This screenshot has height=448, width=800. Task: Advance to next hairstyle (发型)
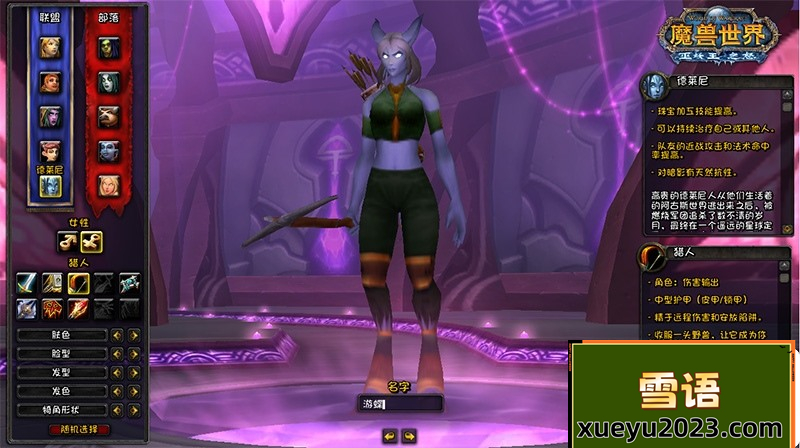tap(133, 371)
